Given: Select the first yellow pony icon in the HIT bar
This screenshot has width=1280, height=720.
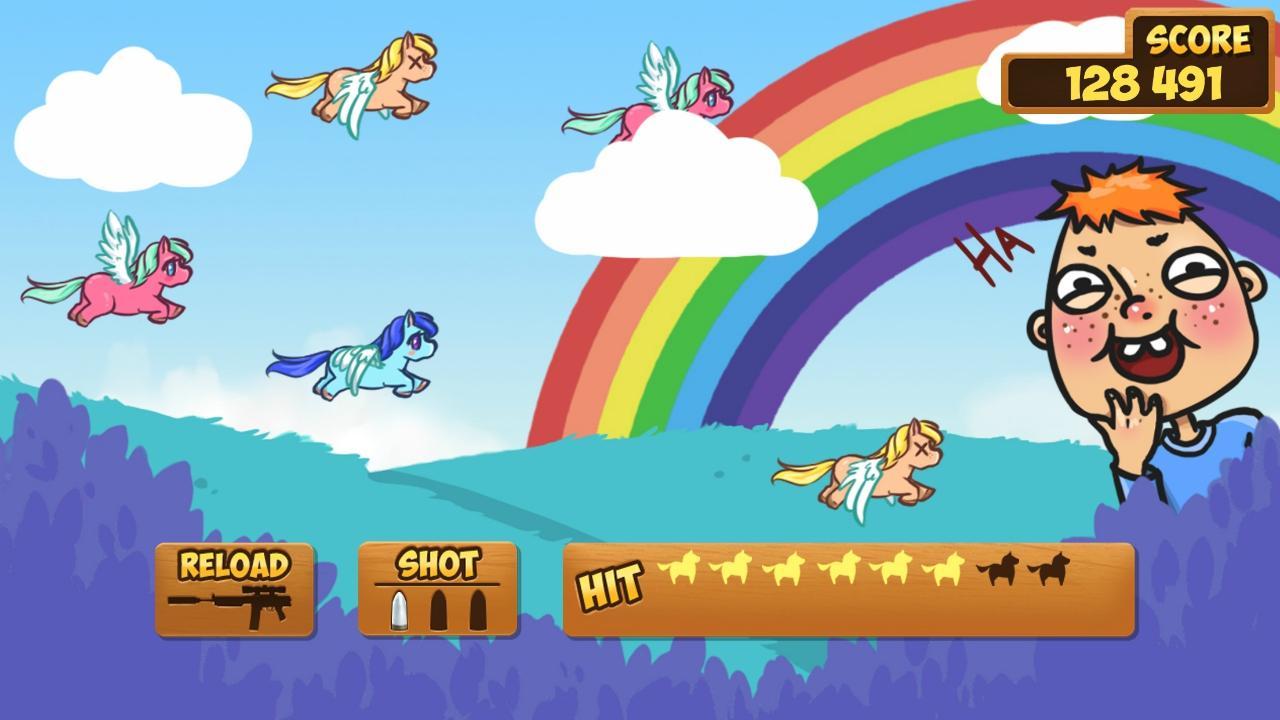Looking at the screenshot, I should pyautogui.click(x=682, y=568).
